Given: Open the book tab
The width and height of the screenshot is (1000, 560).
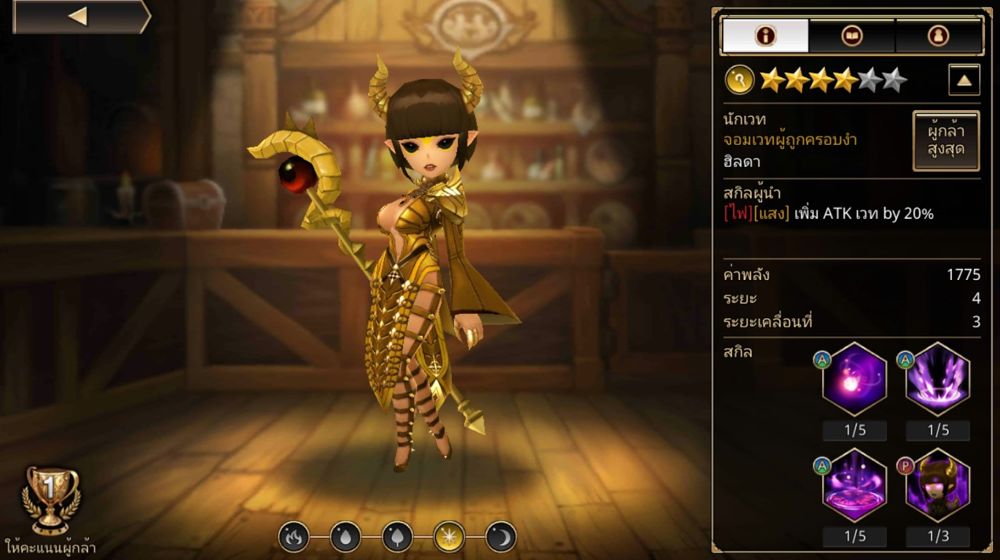Looking at the screenshot, I should 852,36.
